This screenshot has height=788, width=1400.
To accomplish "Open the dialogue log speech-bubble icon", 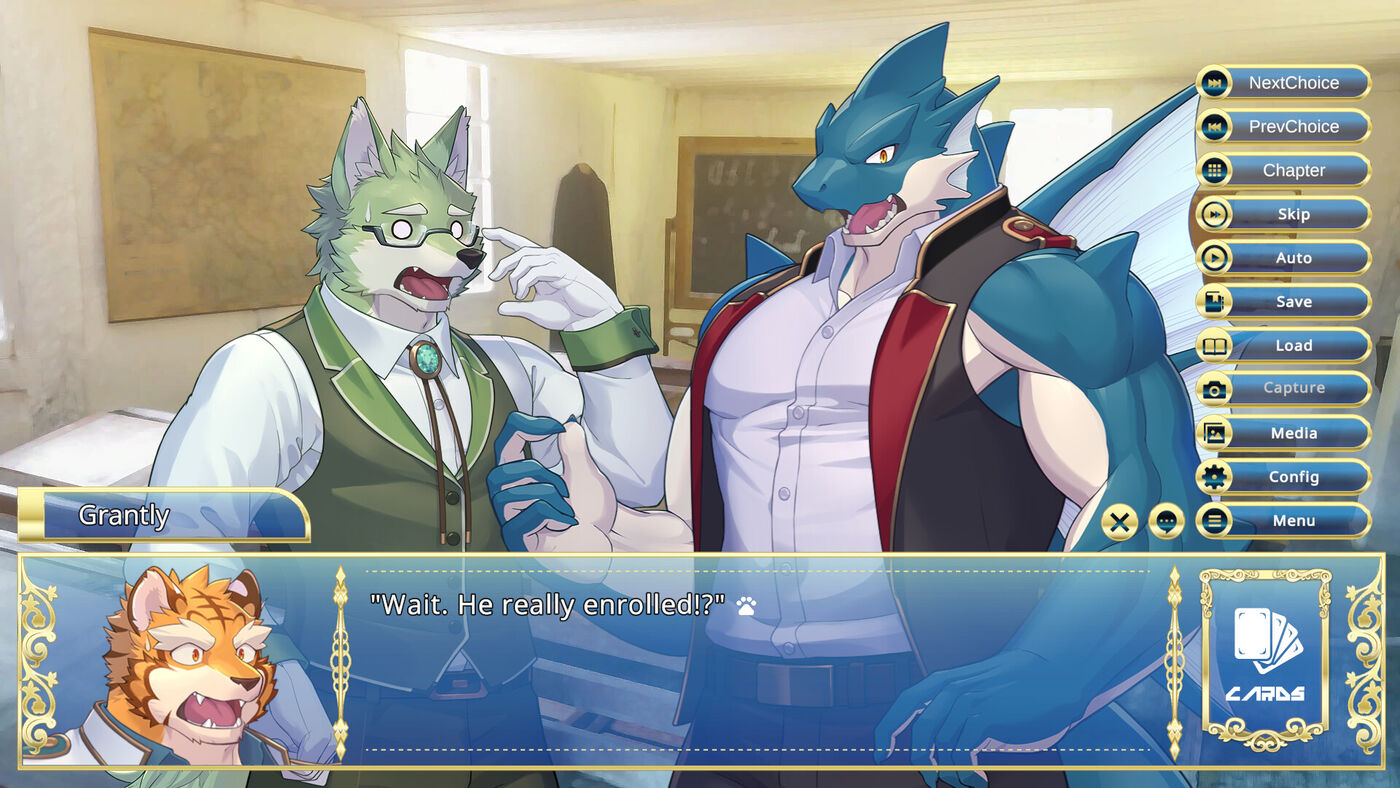I will [x=1166, y=521].
